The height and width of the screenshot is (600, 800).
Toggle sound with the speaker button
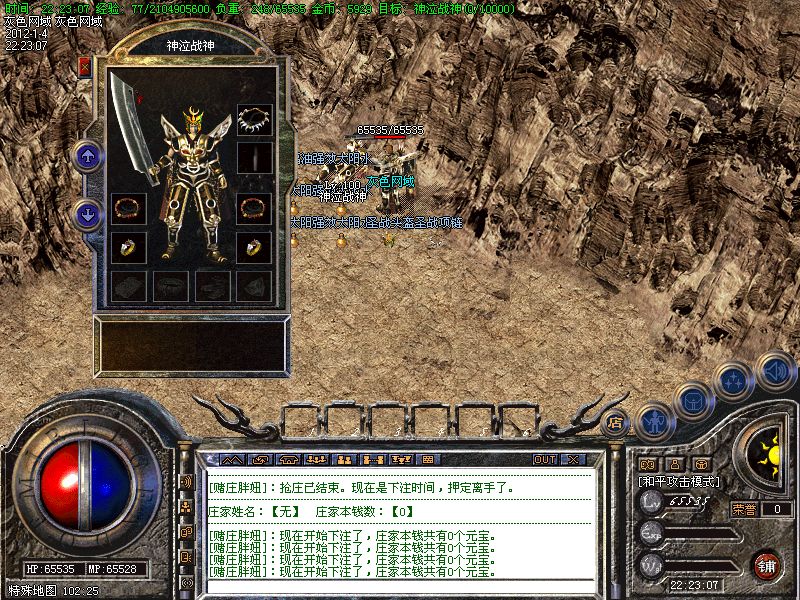(x=774, y=371)
